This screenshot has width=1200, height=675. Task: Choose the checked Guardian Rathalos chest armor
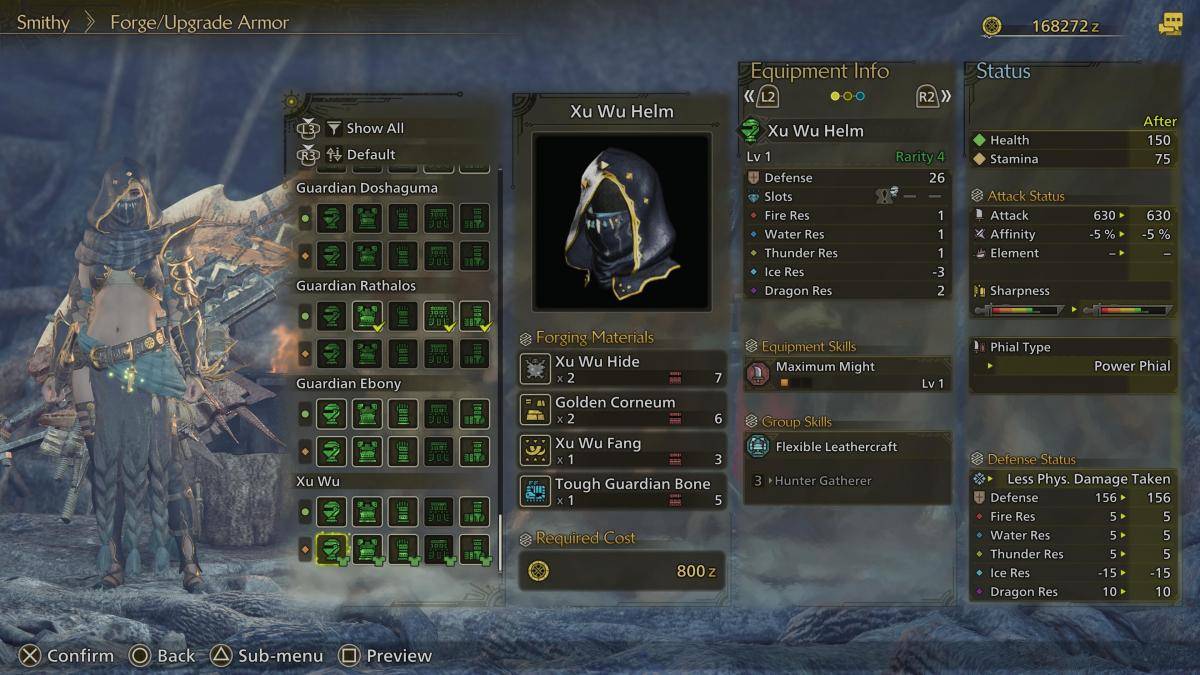pyautogui.click(x=368, y=316)
